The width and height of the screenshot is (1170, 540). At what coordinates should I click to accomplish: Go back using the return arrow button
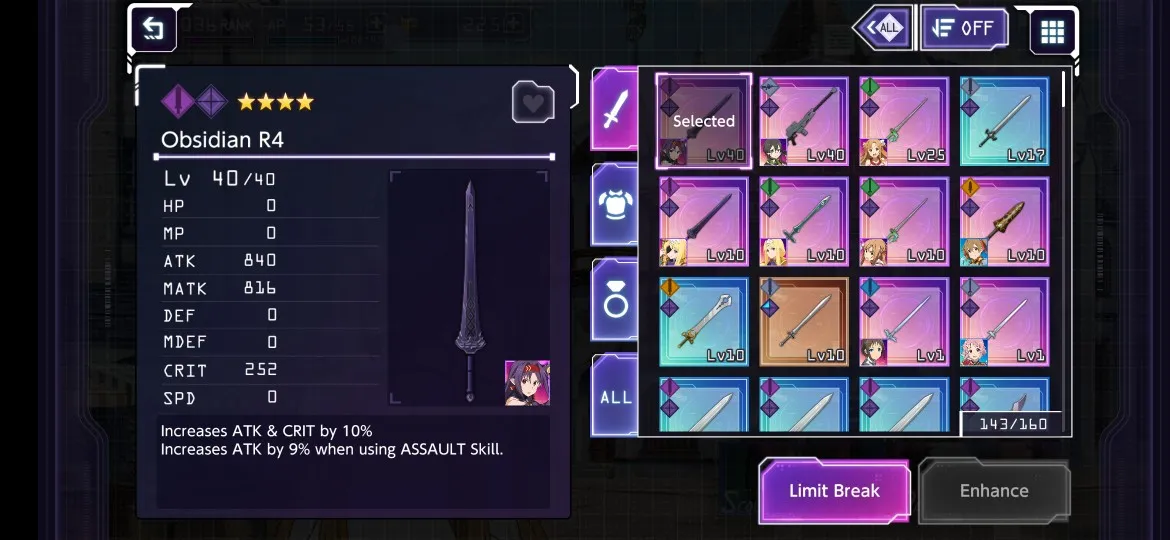[153, 29]
